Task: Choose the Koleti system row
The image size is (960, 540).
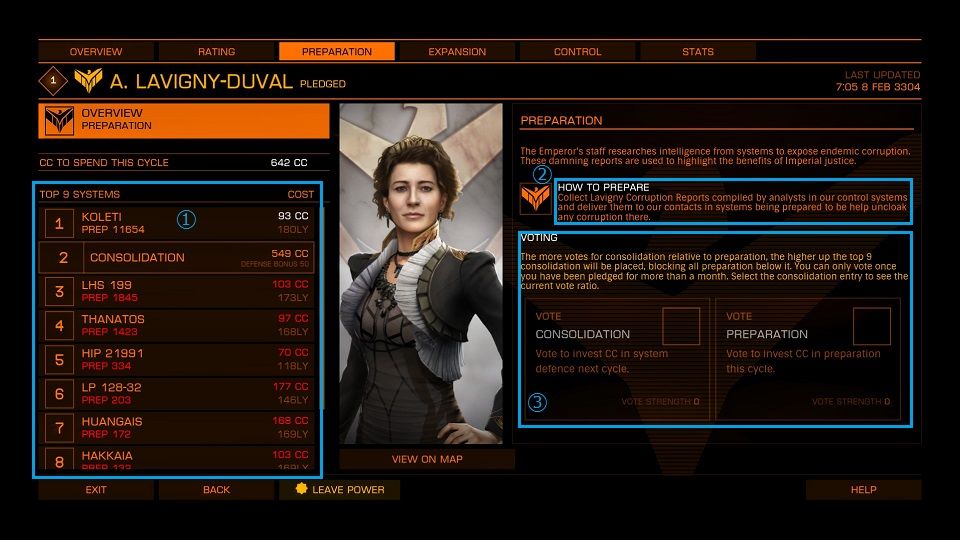Action: click(x=176, y=223)
